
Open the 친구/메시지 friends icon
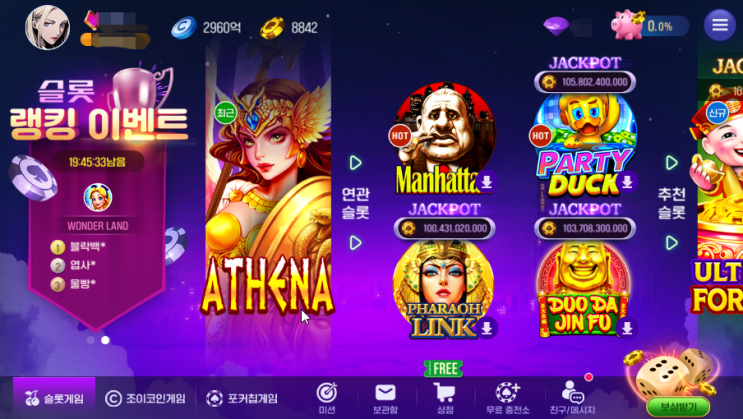[x=573, y=396]
